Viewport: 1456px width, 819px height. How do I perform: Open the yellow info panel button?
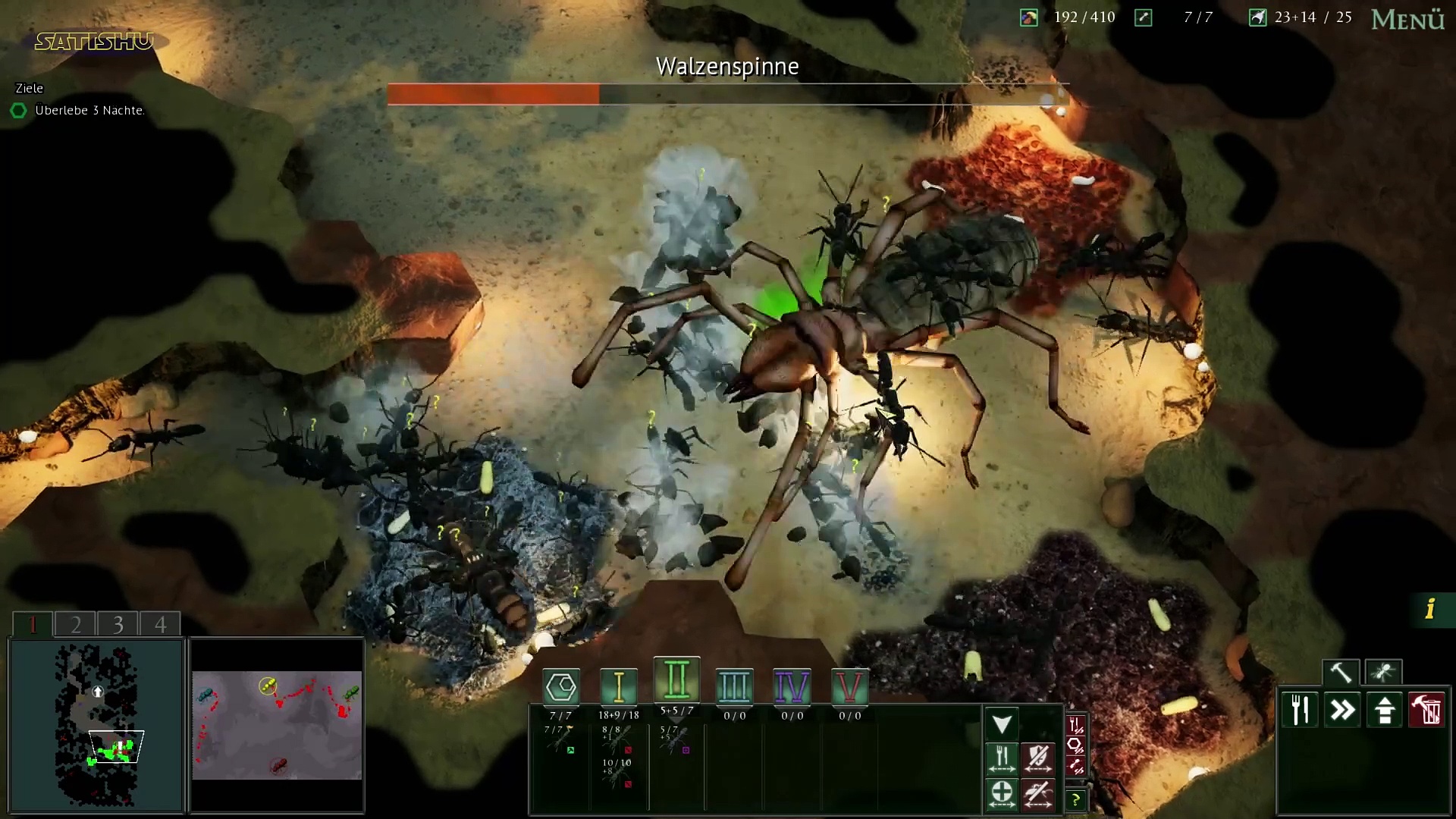(x=1431, y=609)
